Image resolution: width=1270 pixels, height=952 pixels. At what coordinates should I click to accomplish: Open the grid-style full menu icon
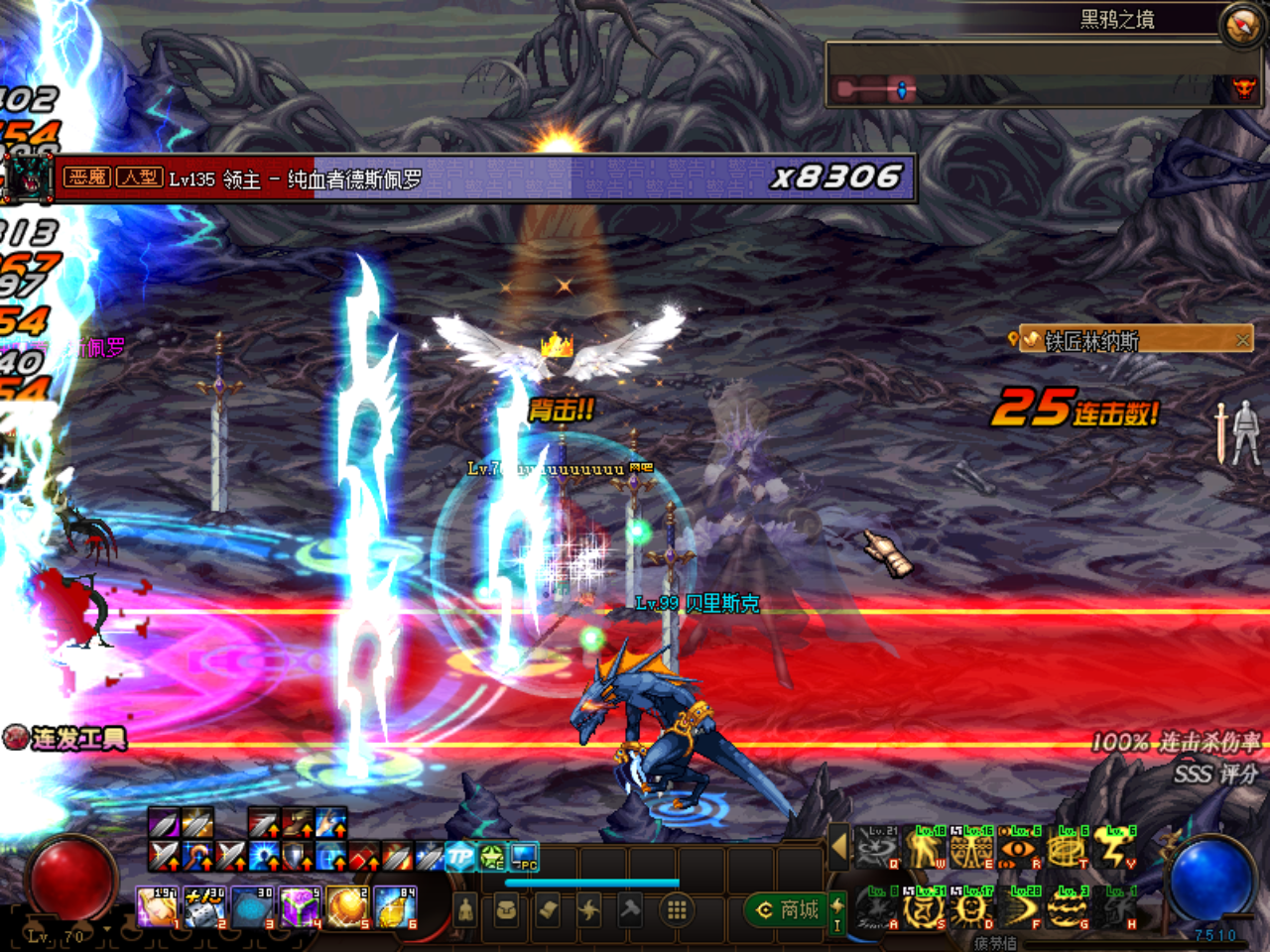point(676,907)
